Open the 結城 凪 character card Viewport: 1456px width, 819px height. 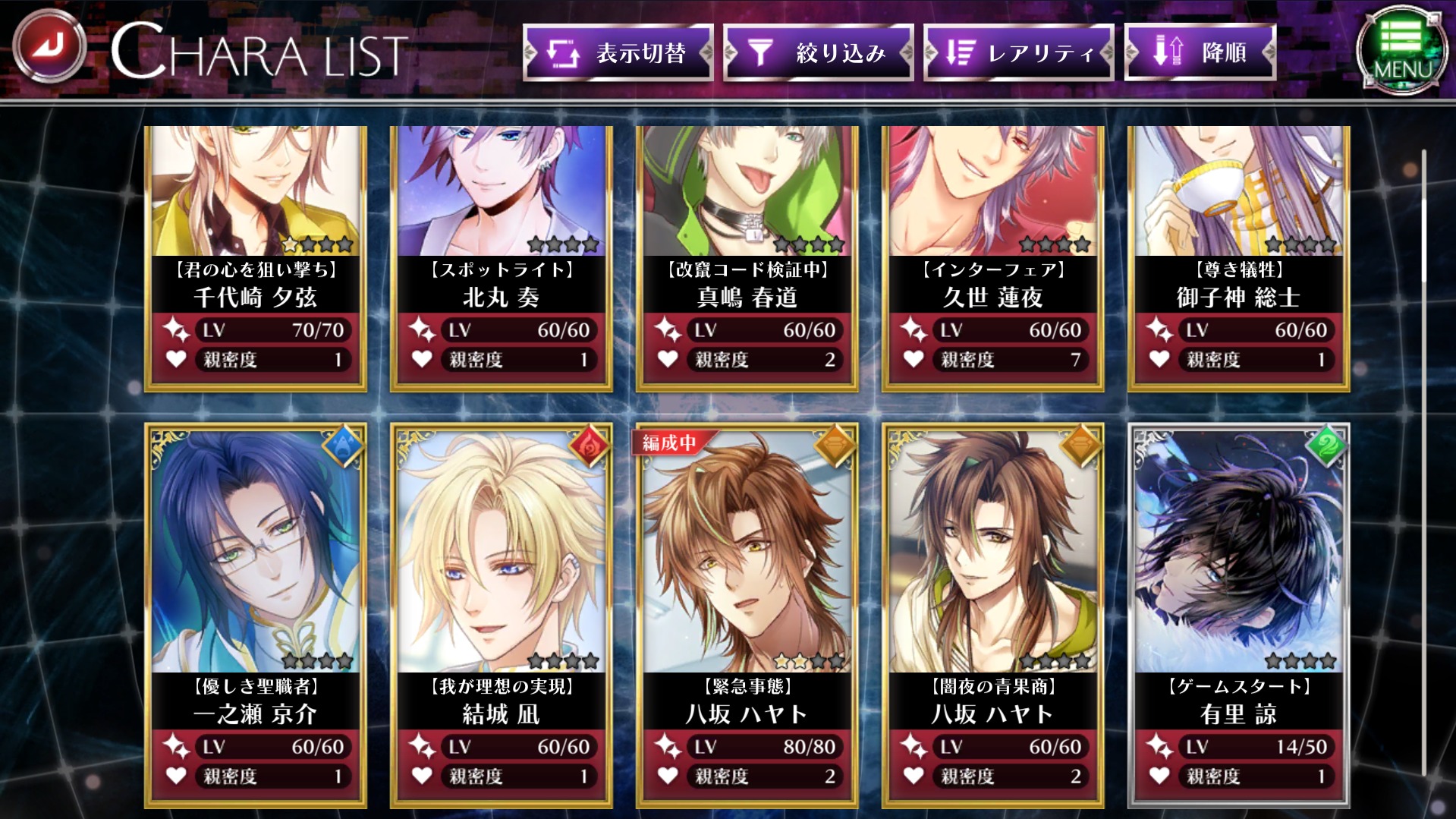(x=502, y=615)
